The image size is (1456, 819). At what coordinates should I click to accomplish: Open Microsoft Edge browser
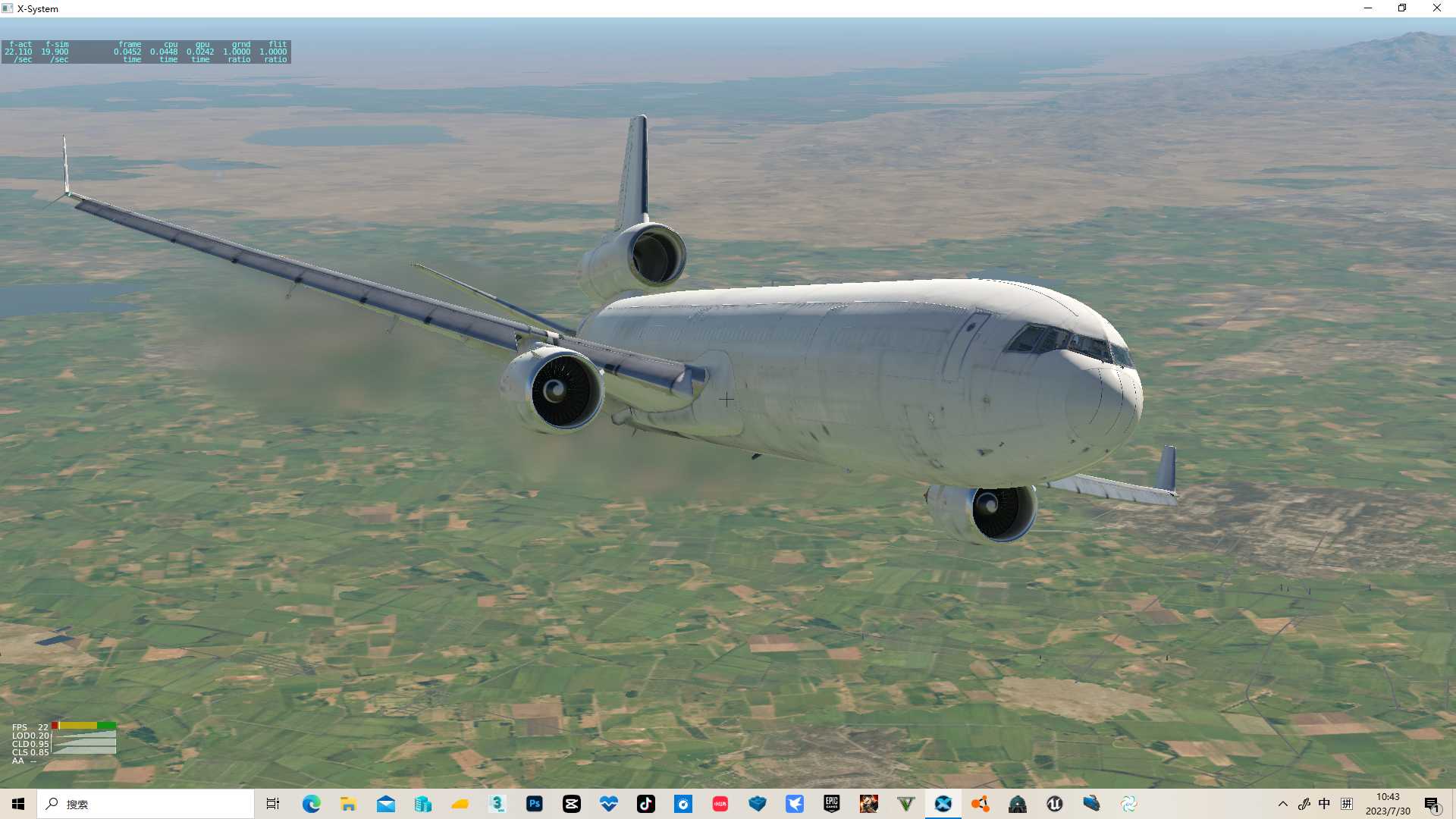(312, 804)
